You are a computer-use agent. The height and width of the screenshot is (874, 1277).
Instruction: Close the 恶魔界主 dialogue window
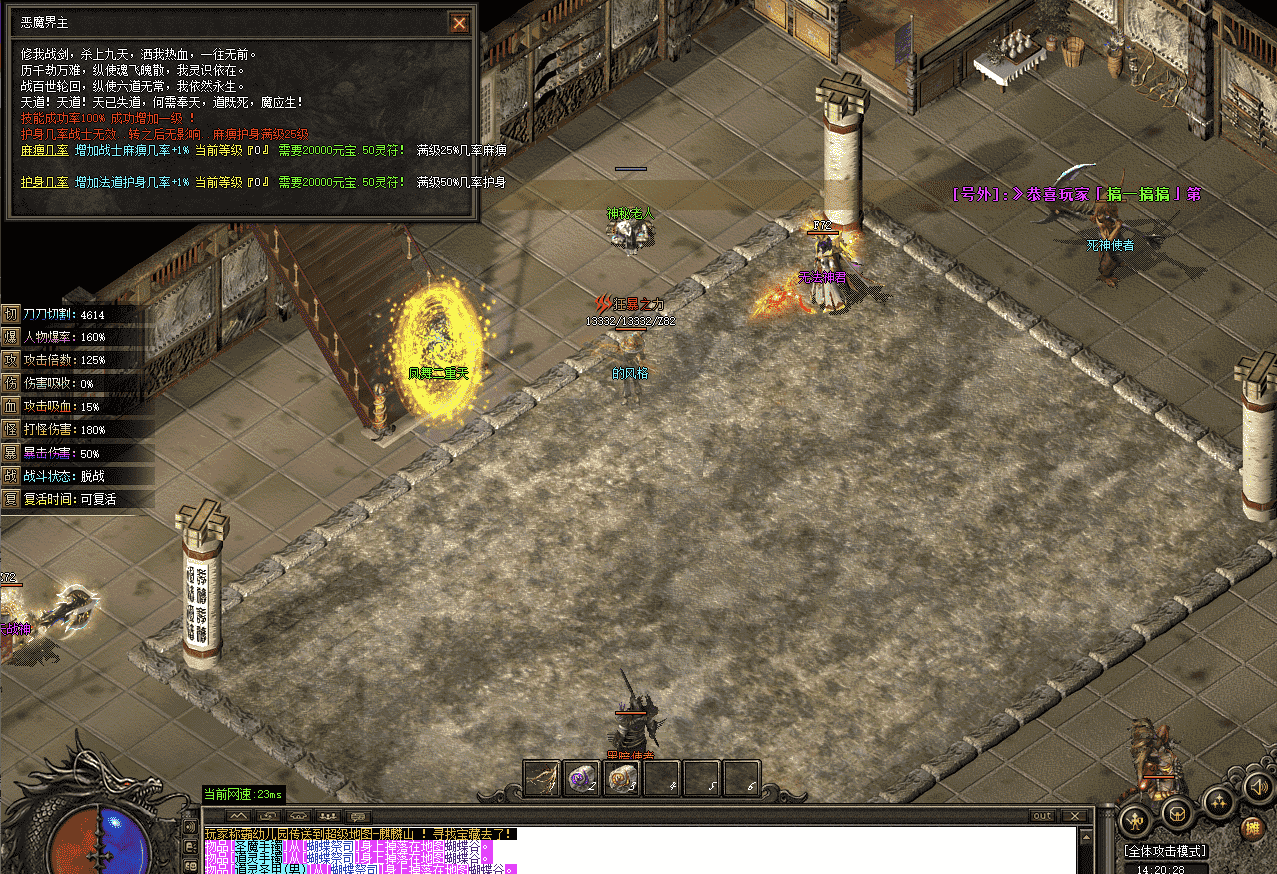click(x=459, y=23)
